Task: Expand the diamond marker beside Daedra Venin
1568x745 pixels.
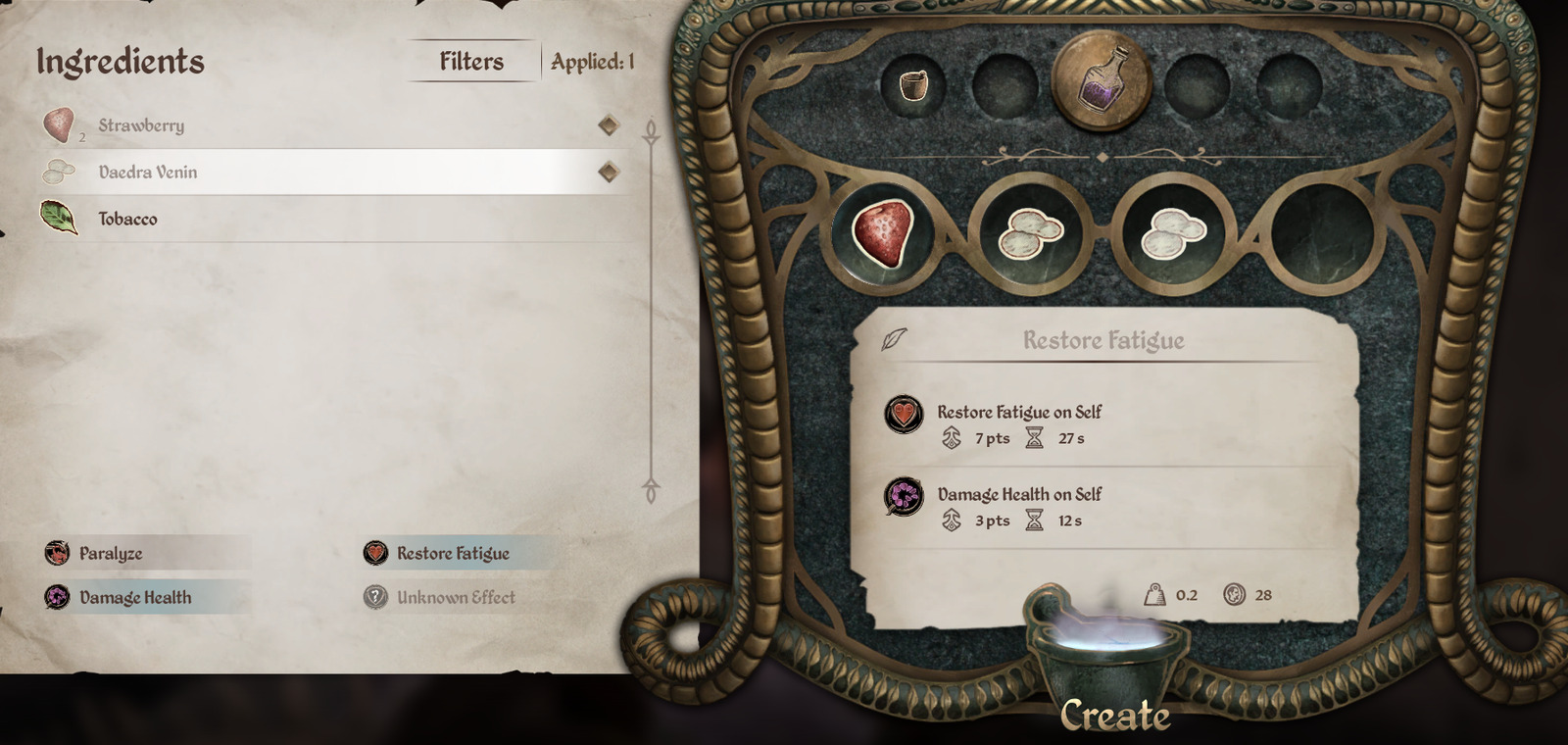Action: point(608,172)
